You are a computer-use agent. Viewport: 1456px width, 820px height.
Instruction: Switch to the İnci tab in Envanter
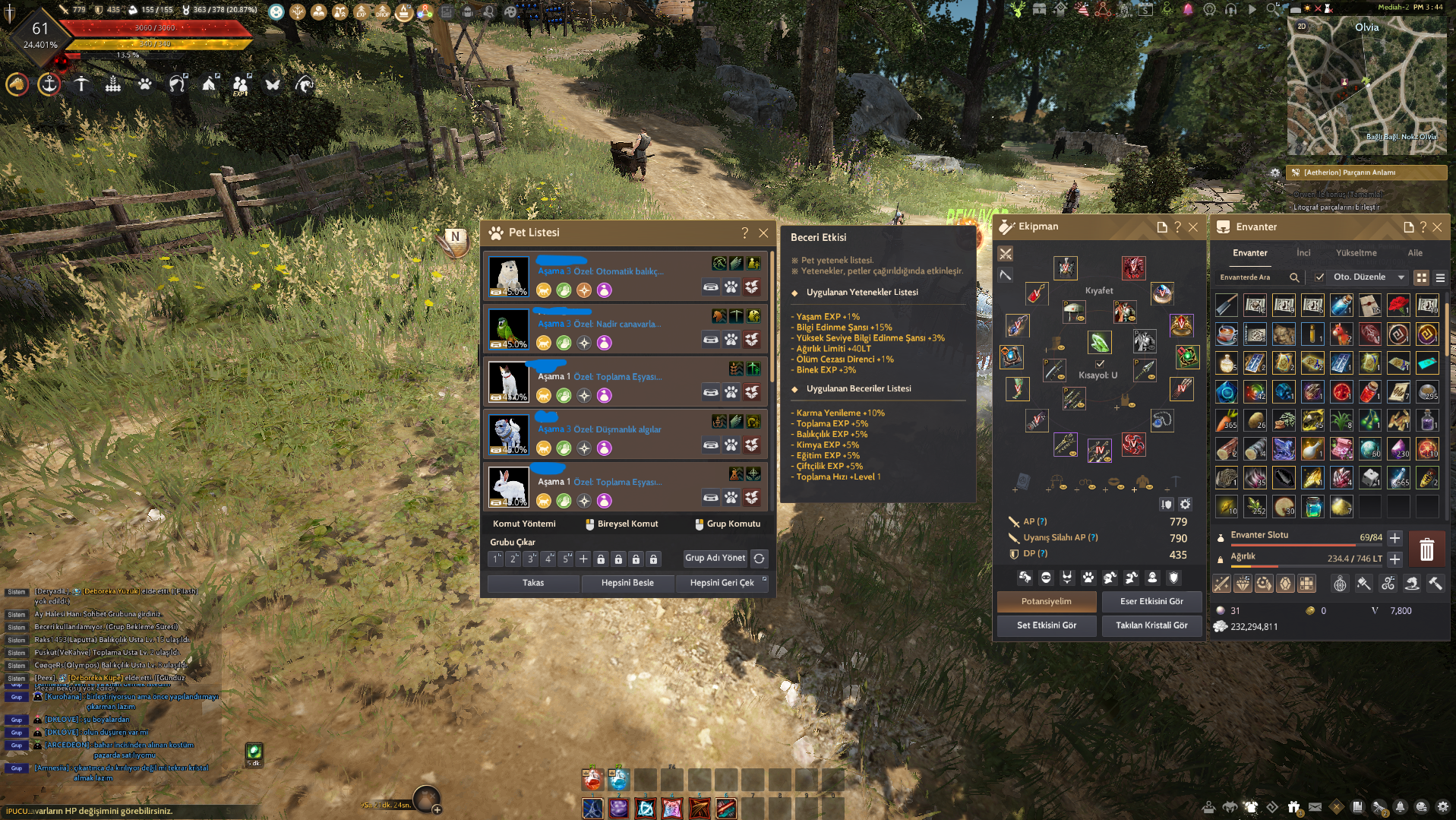1303,253
